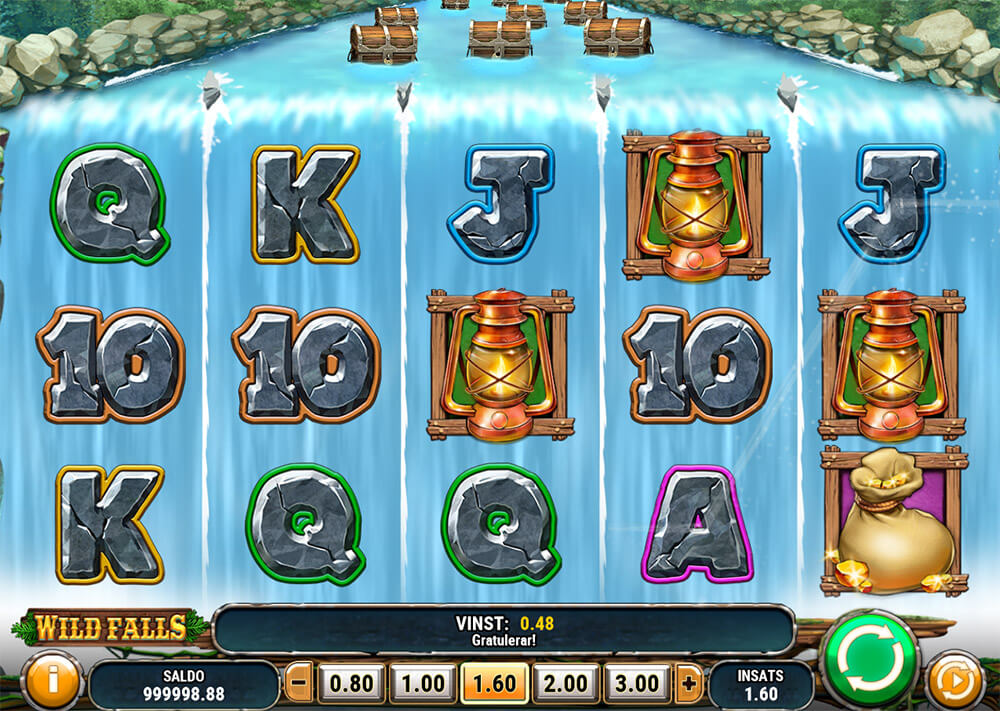Select the highlighted 1.60 bet
The image size is (1000, 711).
(x=495, y=684)
